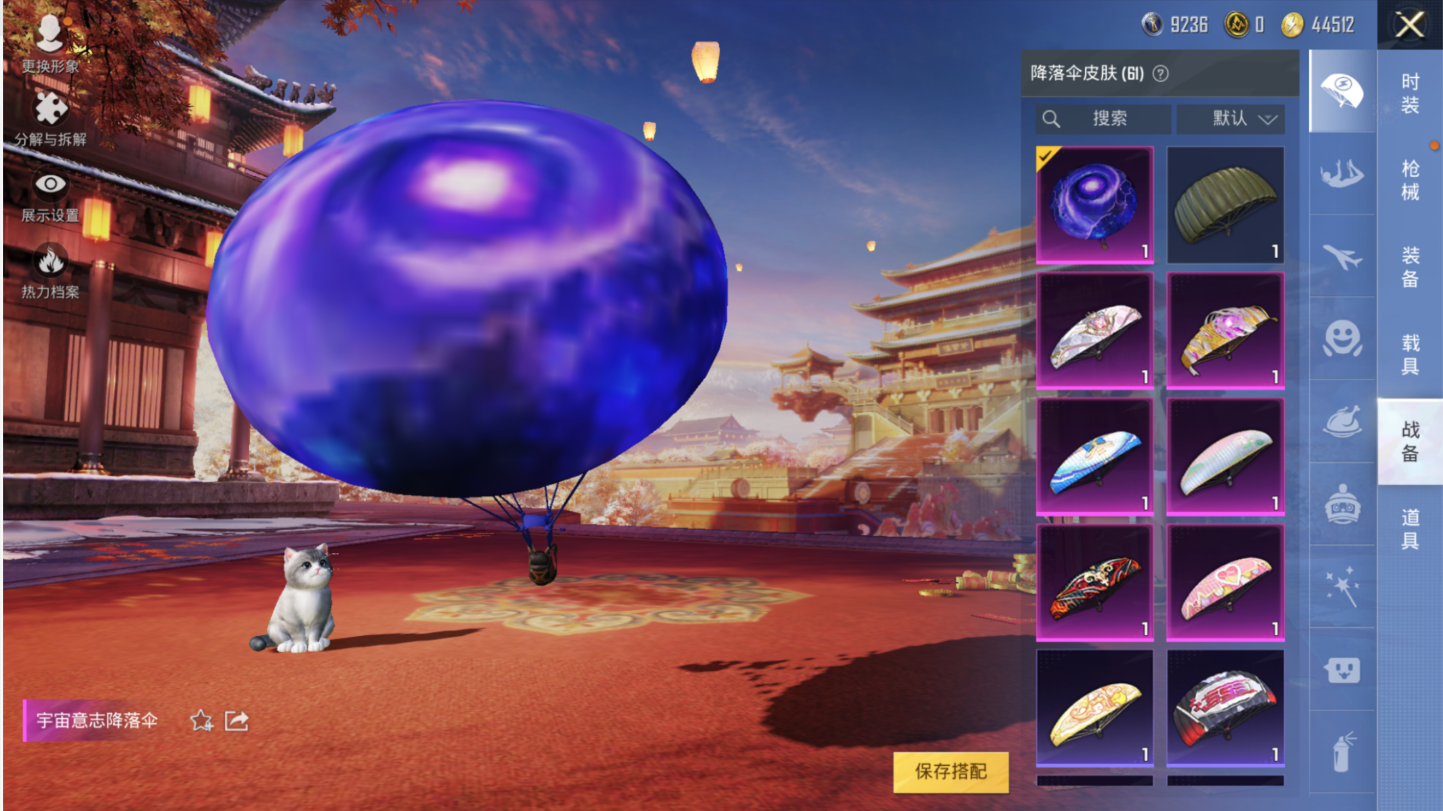Image resolution: width=1443 pixels, height=811 pixels.
Task: Select the airplane skin category
Action: (1342, 257)
